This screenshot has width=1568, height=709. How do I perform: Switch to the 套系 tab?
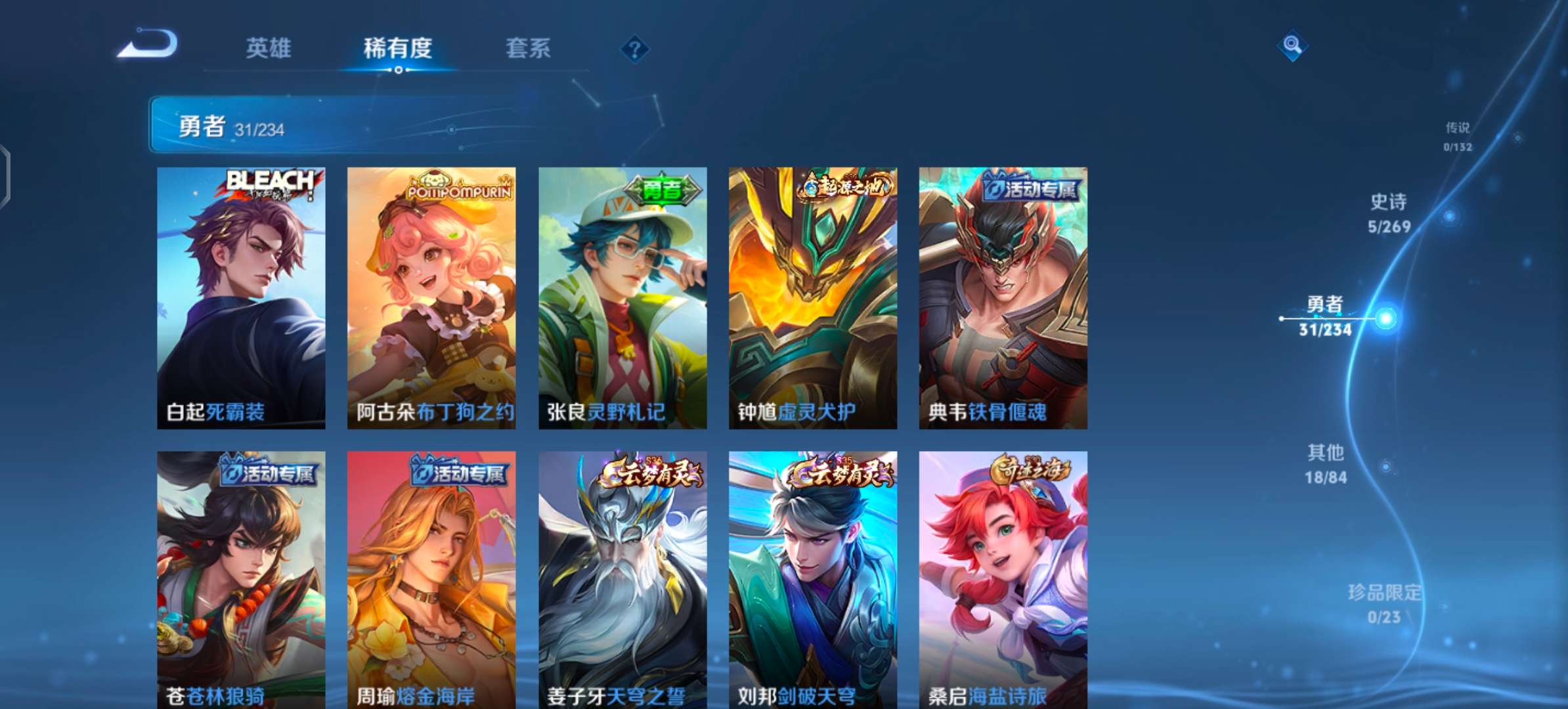pos(528,49)
